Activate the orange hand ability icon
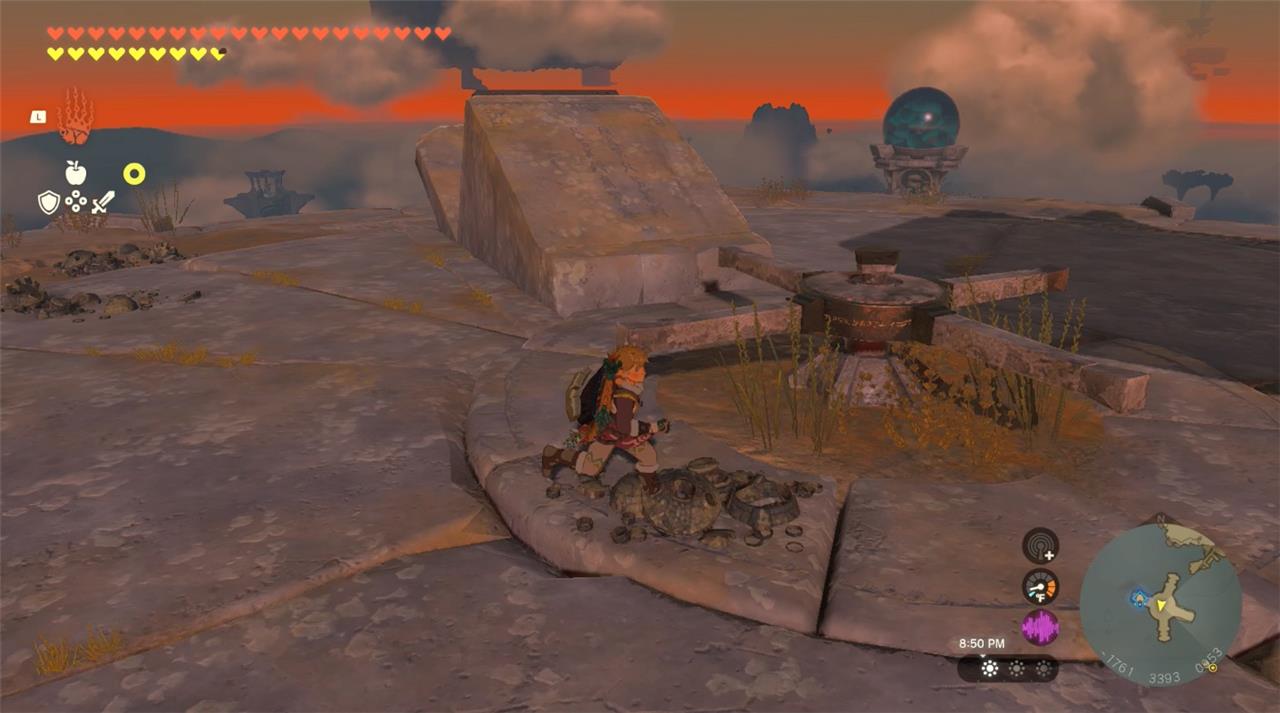Screen dimensions: 1280x713 tap(75, 116)
